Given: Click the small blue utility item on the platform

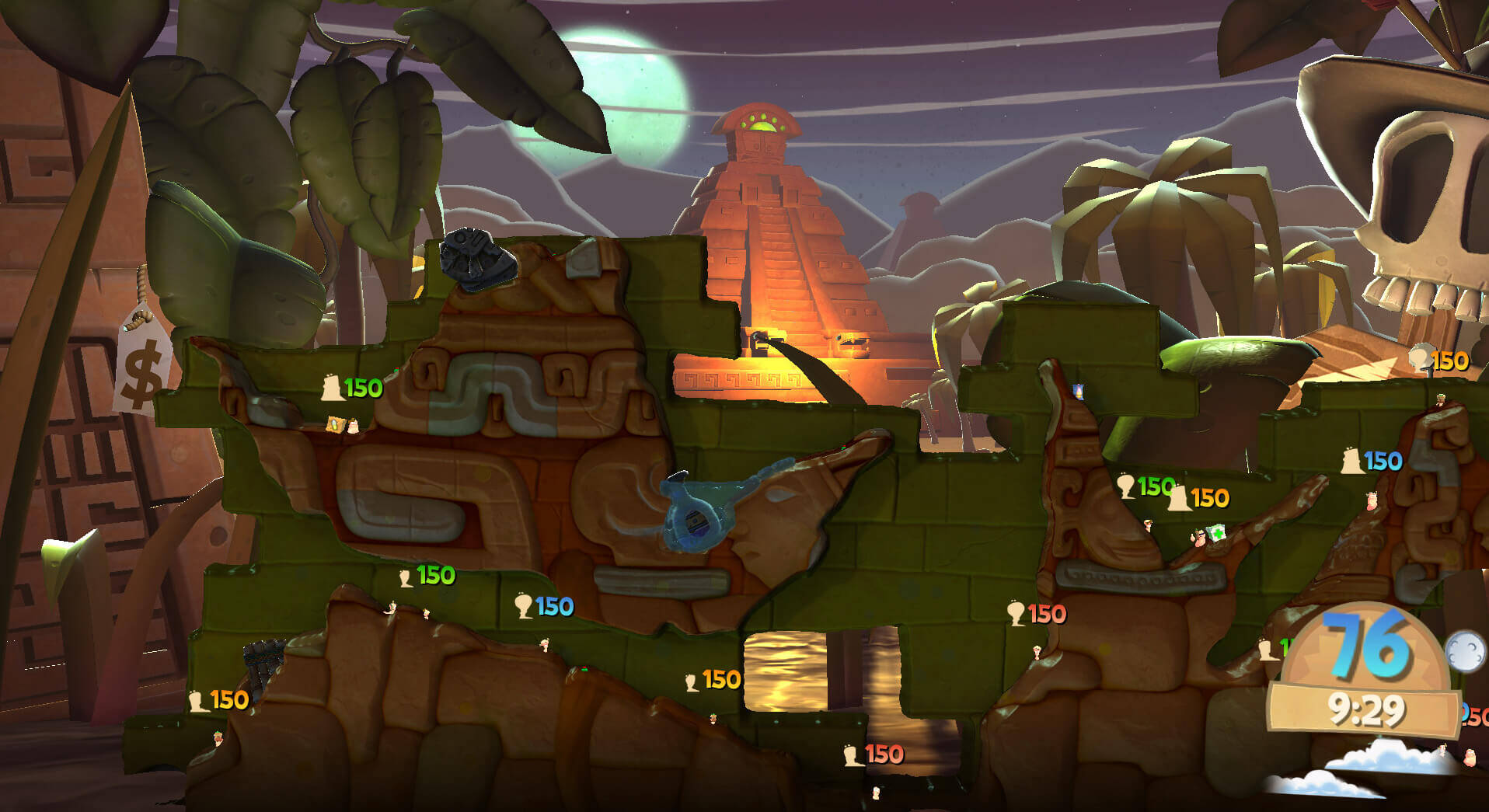Looking at the screenshot, I should (1079, 392).
